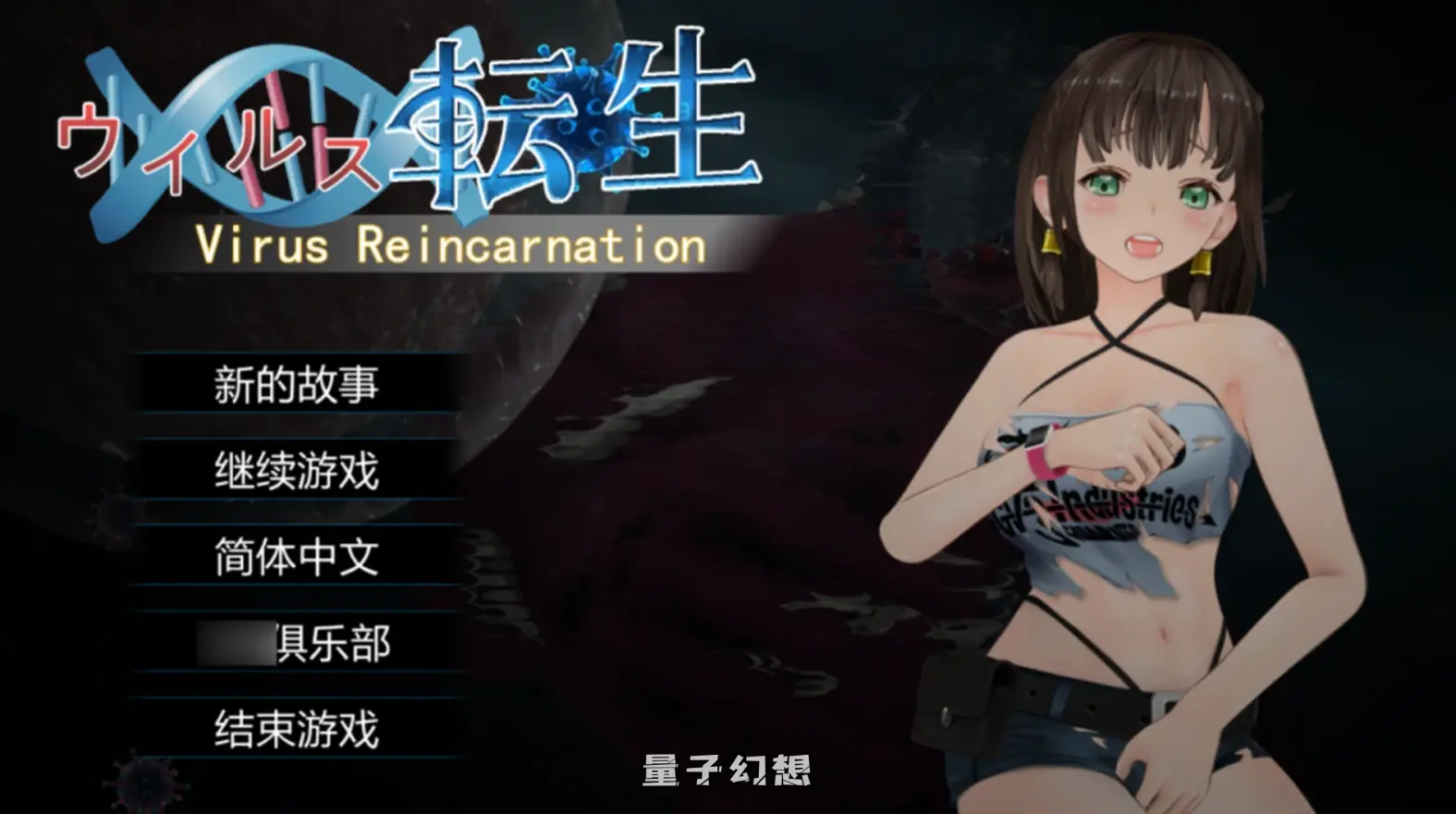Select 结束游戏 from the menu

[x=294, y=731]
